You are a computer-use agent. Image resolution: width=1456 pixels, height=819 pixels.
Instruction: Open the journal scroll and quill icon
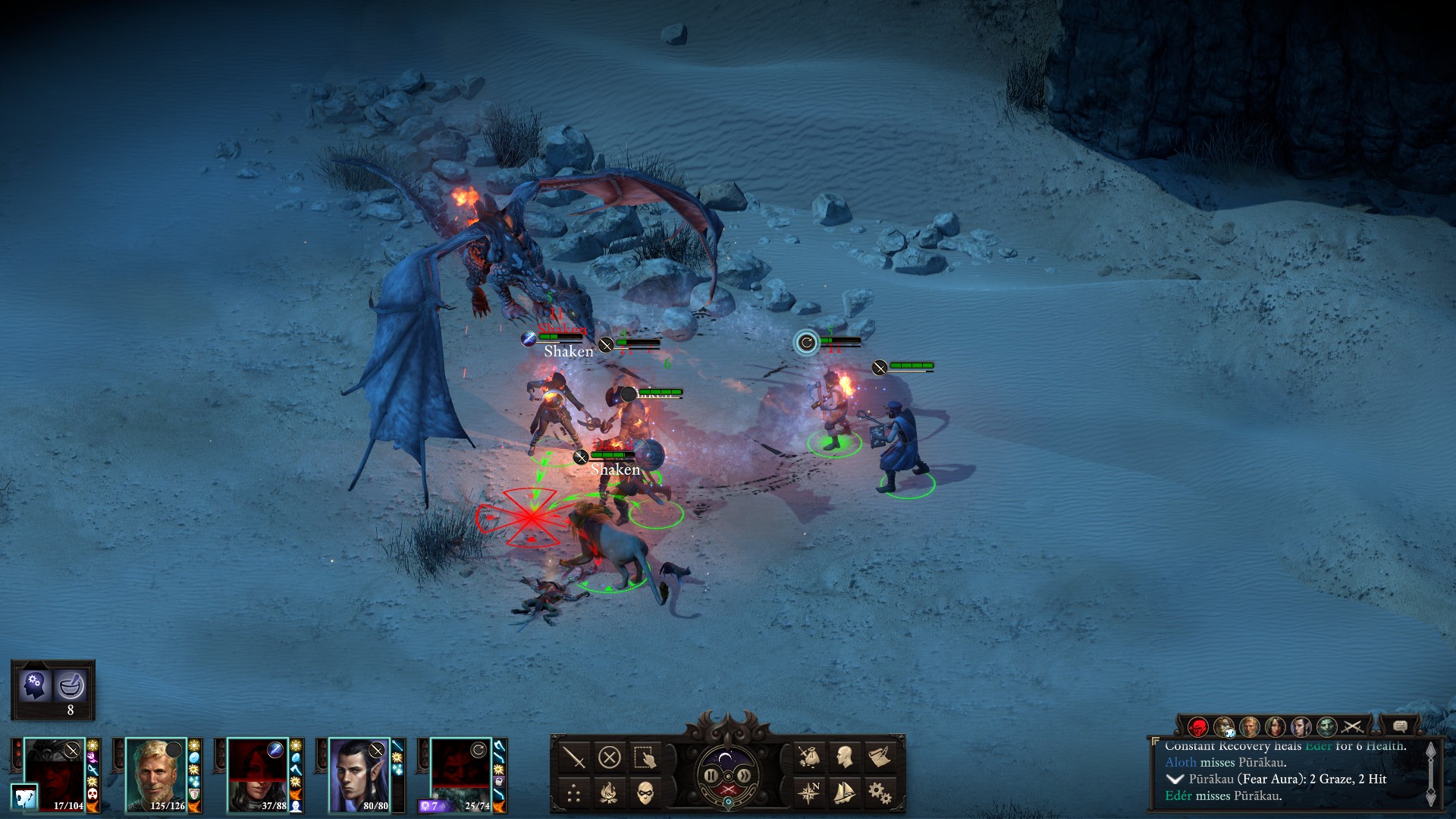coord(880,757)
